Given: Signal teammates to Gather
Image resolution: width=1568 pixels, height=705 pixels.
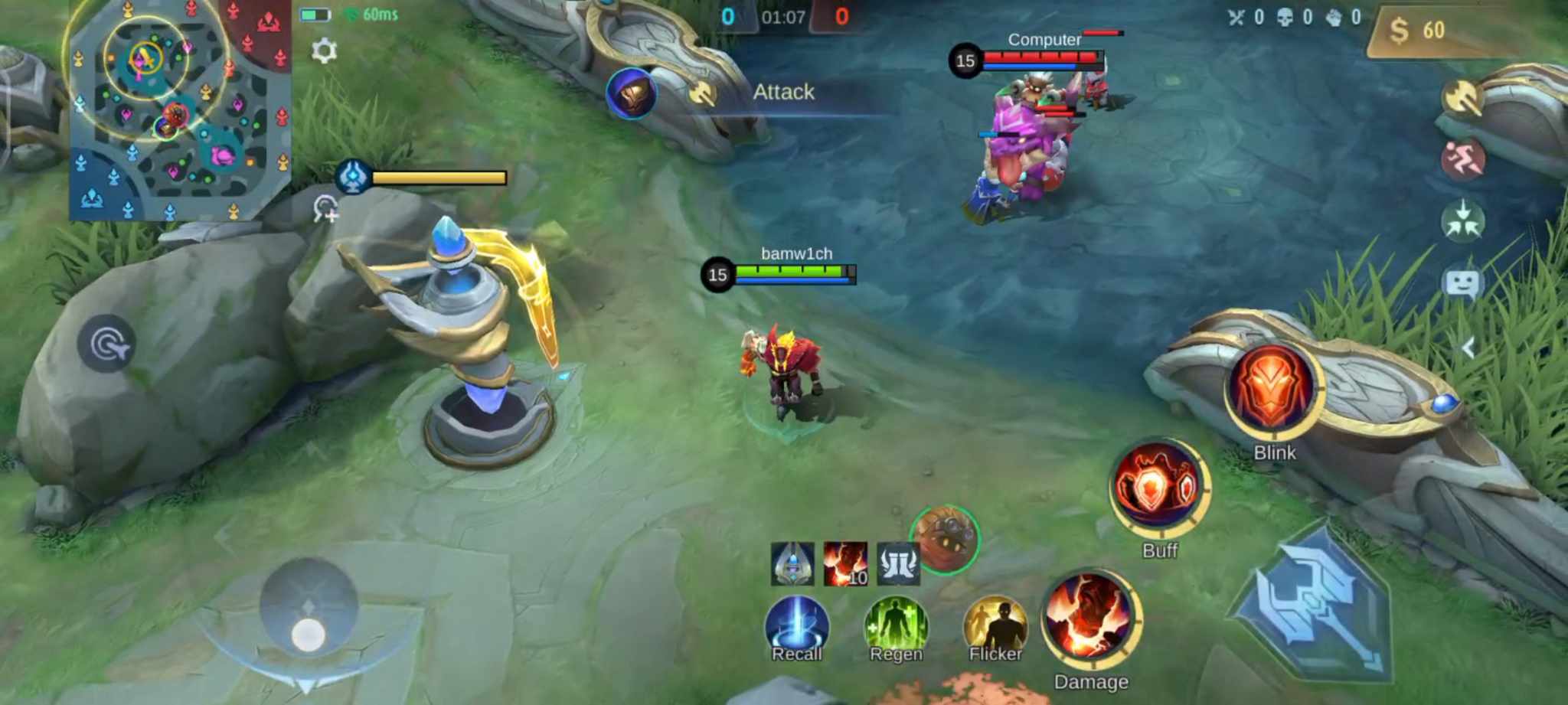Looking at the screenshot, I should [x=1462, y=221].
